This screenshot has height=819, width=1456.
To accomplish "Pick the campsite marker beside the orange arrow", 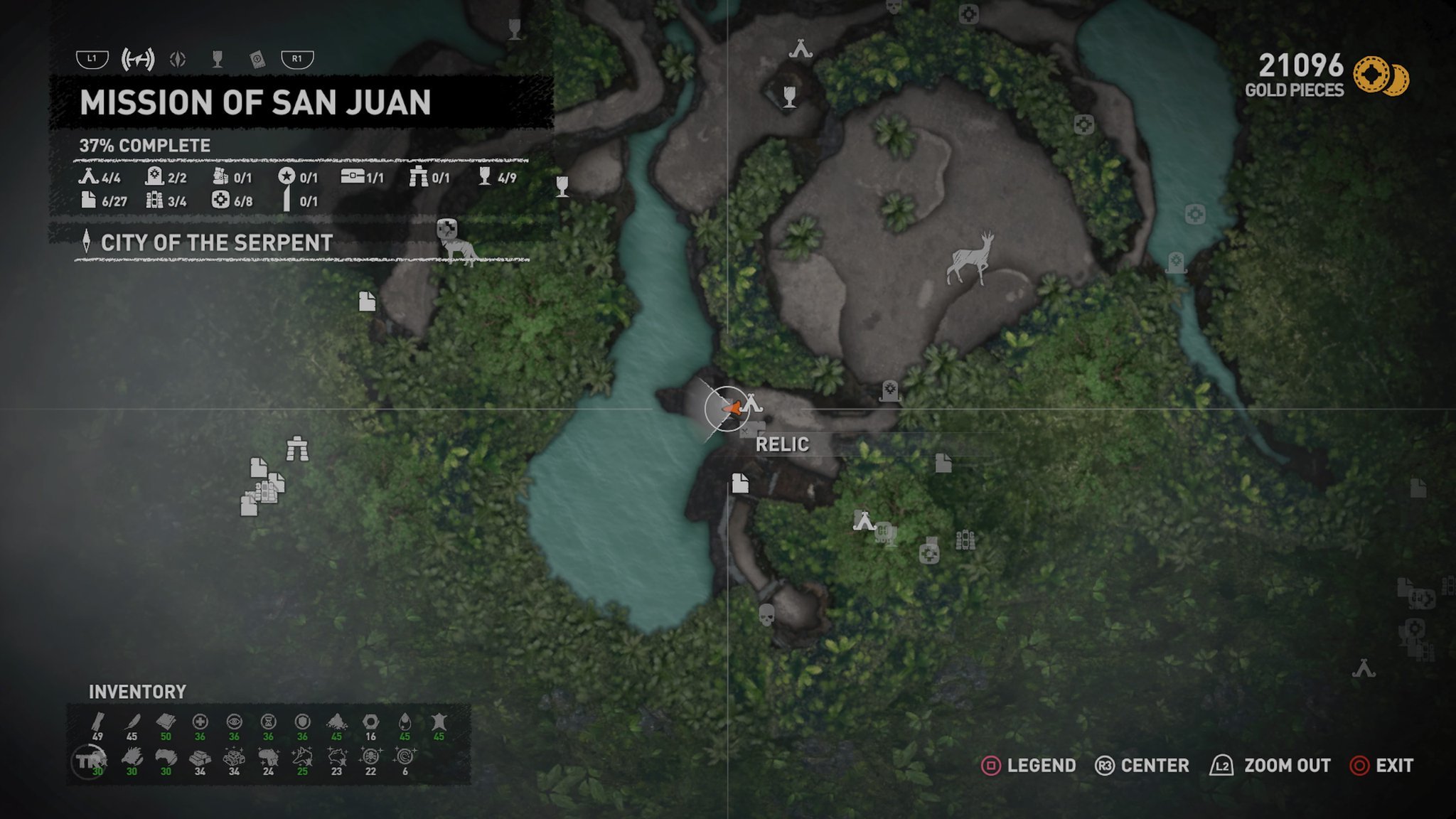I will click(x=752, y=405).
